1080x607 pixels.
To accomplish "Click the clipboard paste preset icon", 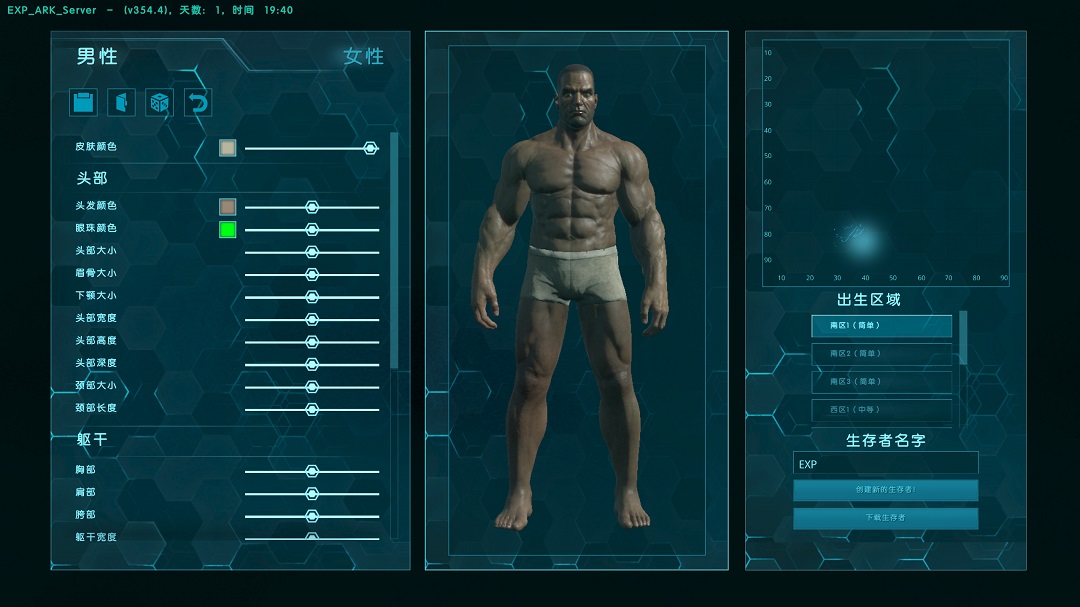I will pos(83,102).
